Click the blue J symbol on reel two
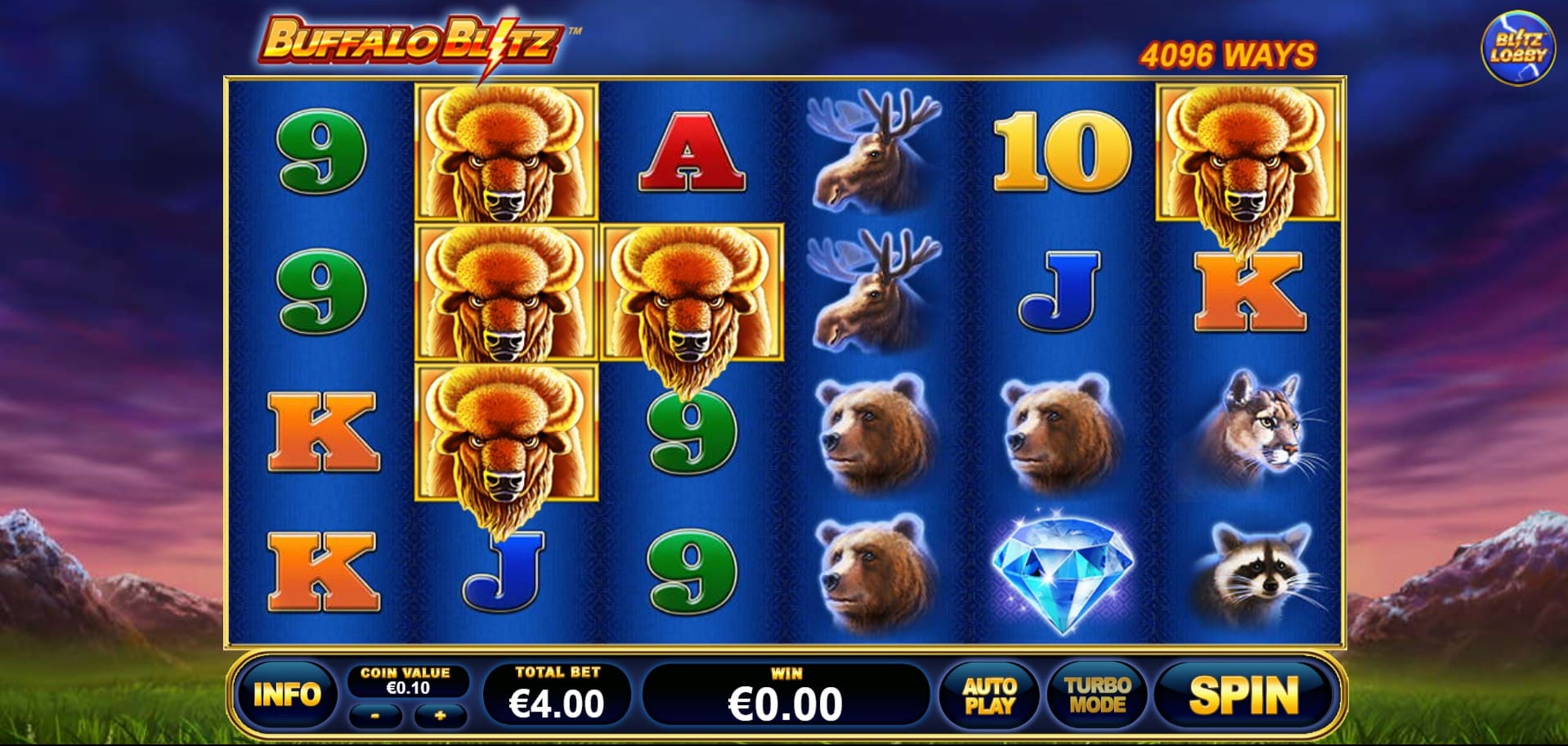 point(503,573)
